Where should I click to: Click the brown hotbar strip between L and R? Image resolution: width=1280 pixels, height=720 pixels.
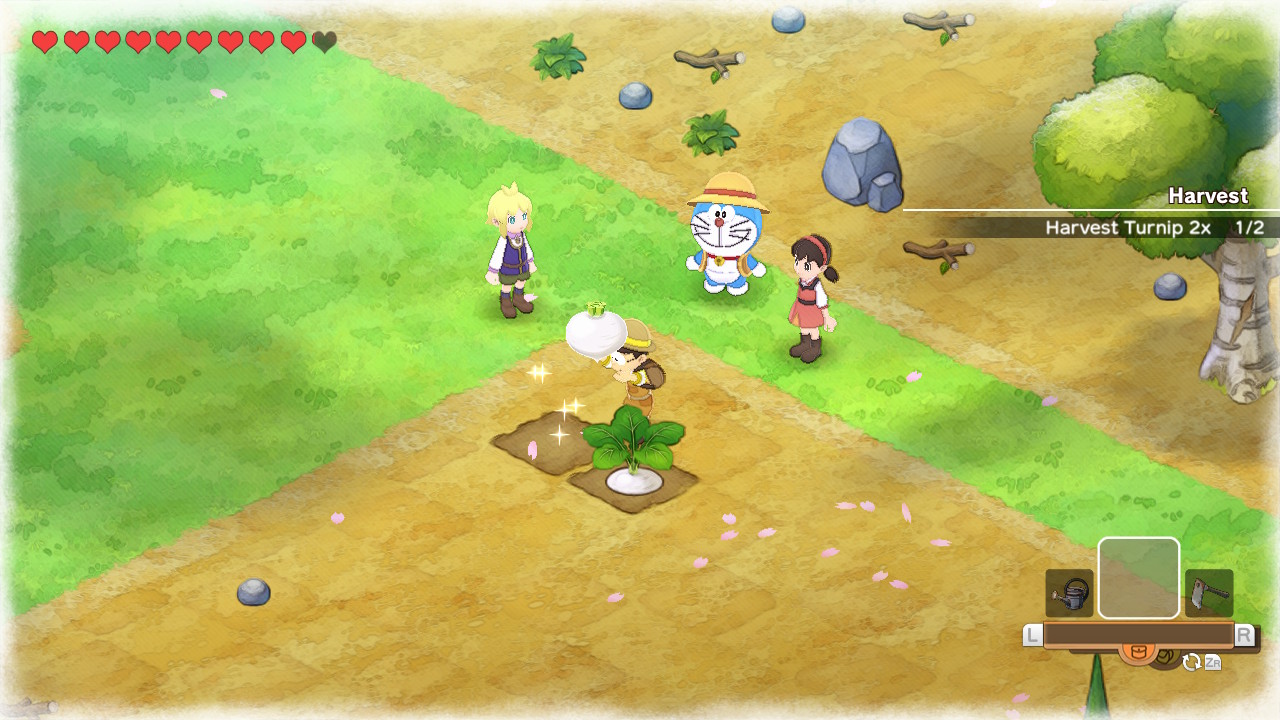pyautogui.click(x=1140, y=634)
